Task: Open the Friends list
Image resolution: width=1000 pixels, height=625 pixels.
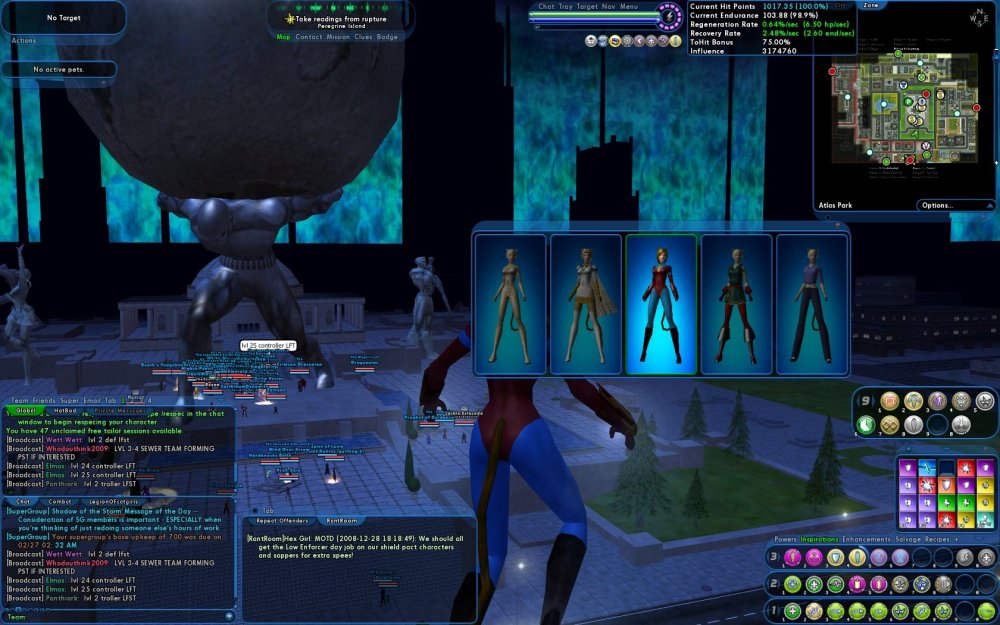Action: (43, 400)
